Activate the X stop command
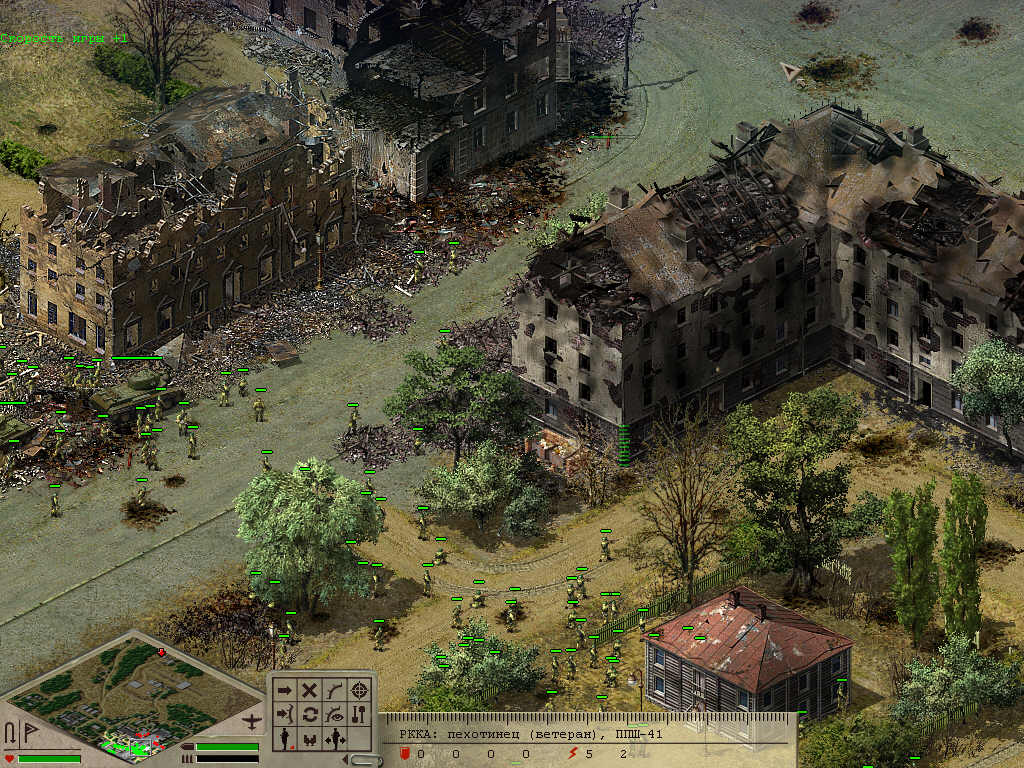The image size is (1024, 768). coord(310,690)
